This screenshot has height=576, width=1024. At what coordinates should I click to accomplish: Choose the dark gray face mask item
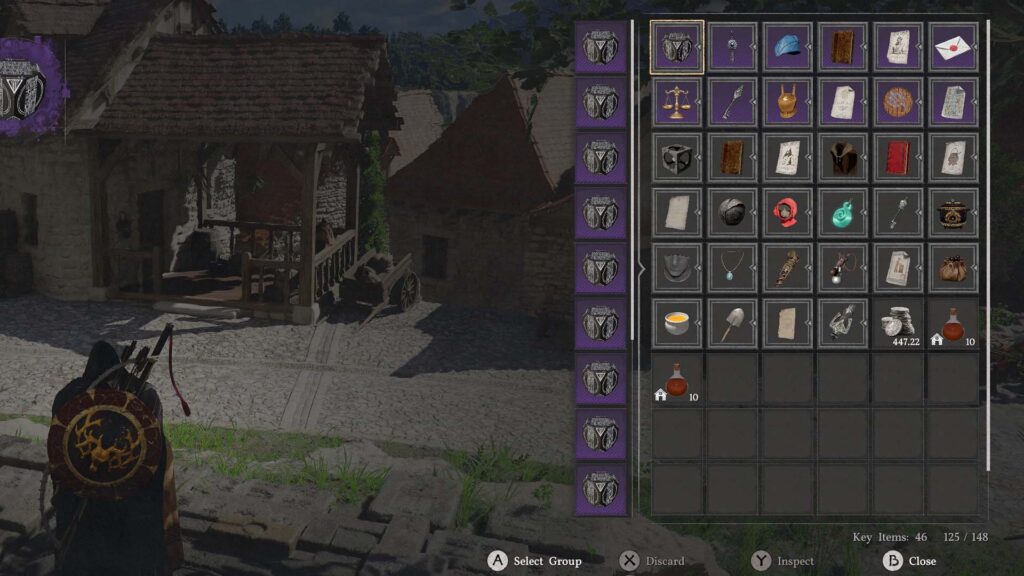[x=677, y=267]
